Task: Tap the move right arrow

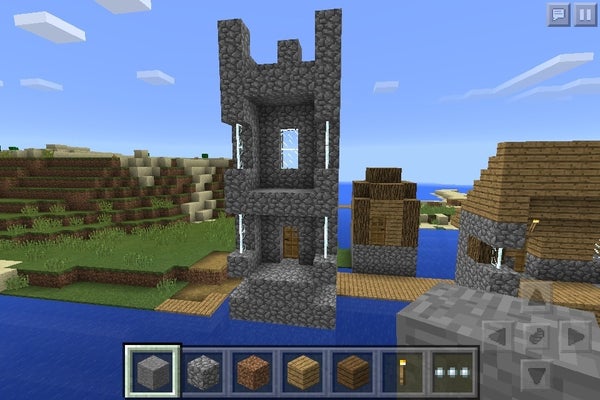Action: pyautogui.click(x=575, y=335)
